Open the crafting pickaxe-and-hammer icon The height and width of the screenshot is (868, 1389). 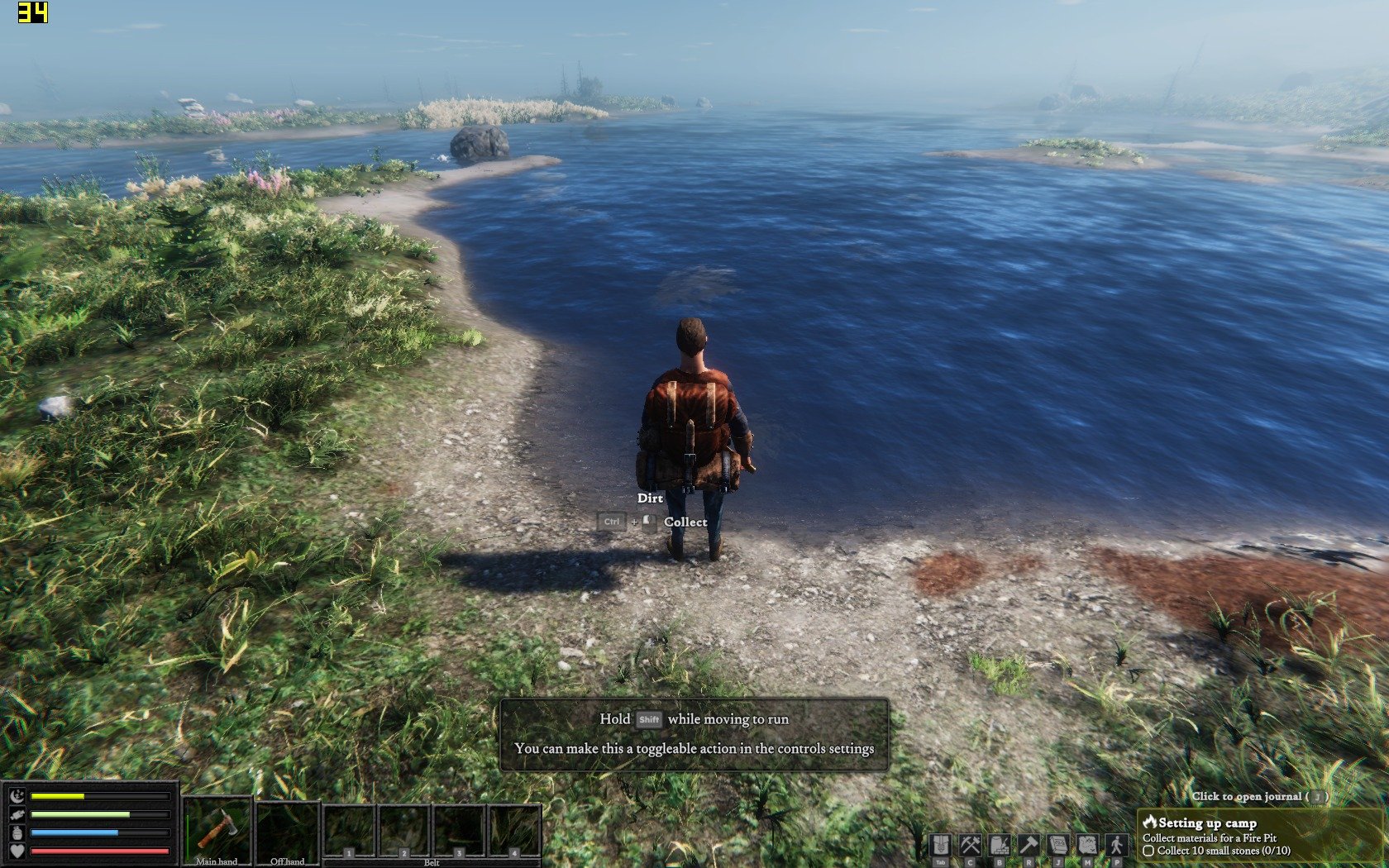970,845
